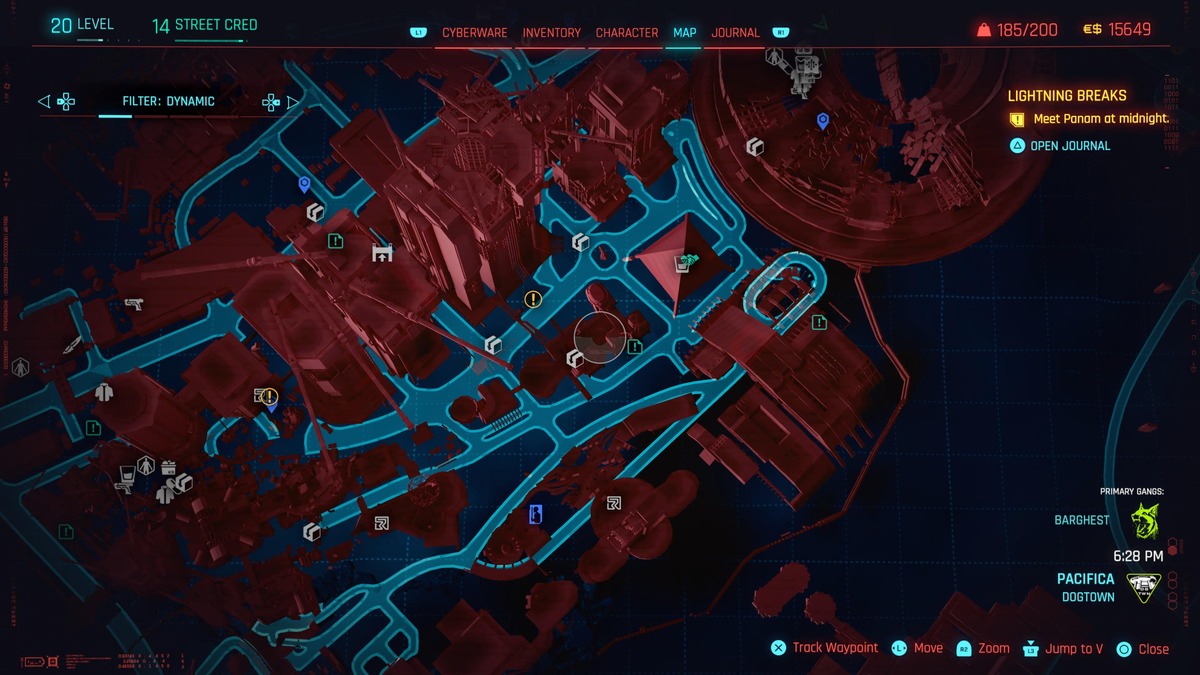Image resolution: width=1200 pixels, height=675 pixels.
Task: Pick the blue pin inside the circular stadium
Action: [823, 121]
